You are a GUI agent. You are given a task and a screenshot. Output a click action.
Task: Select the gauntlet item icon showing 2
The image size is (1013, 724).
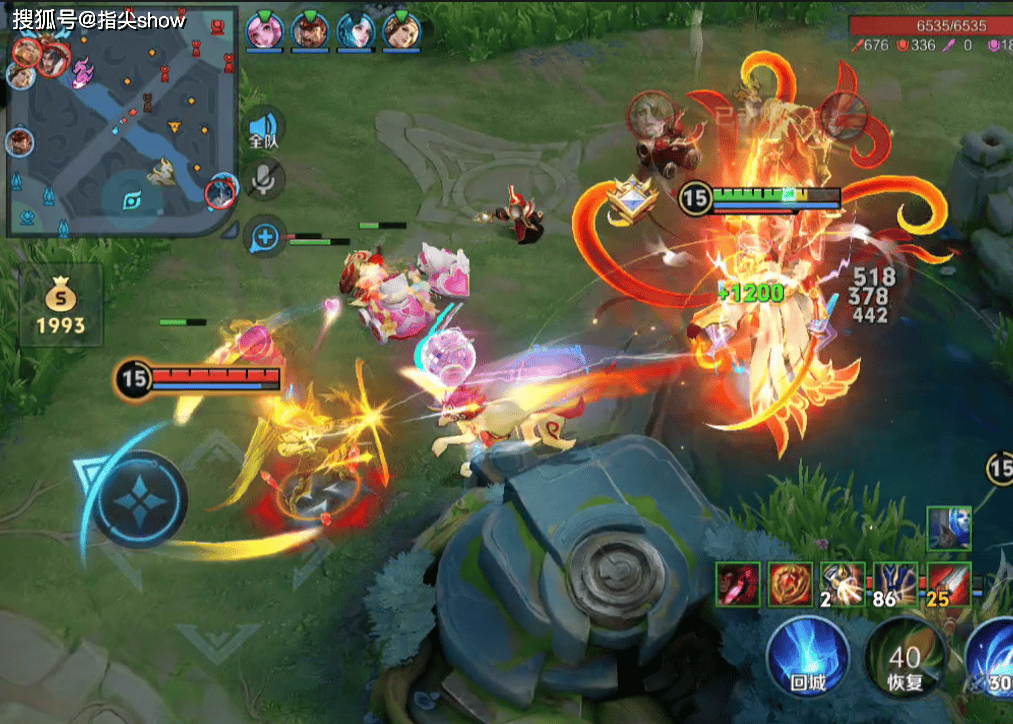point(842,583)
